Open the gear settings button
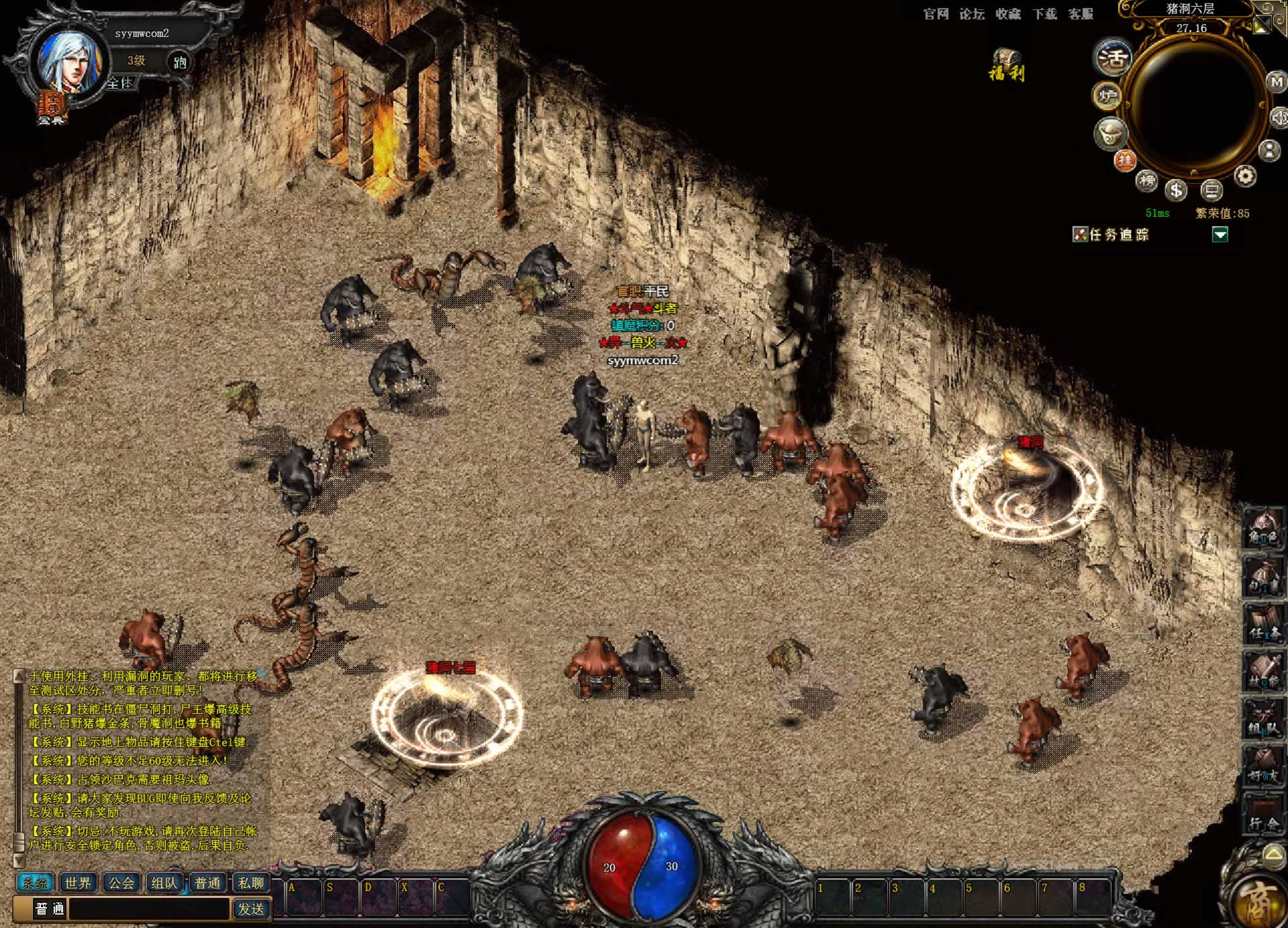The height and width of the screenshot is (928, 1288). point(1245,176)
